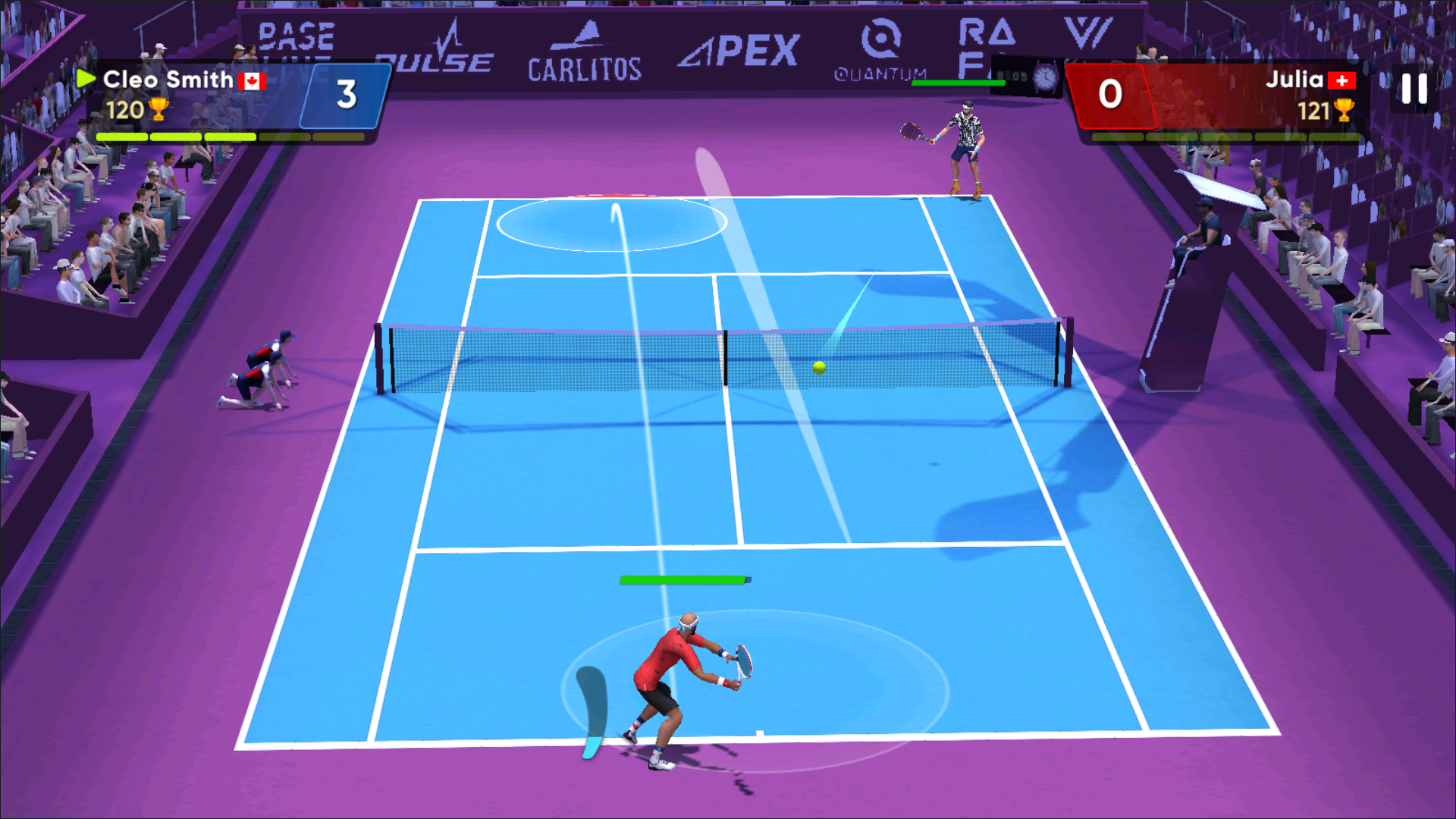Image resolution: width=1456 pixels, height=819 pixels.
Task: Pause the match with the pause button
Action: 1414,89
